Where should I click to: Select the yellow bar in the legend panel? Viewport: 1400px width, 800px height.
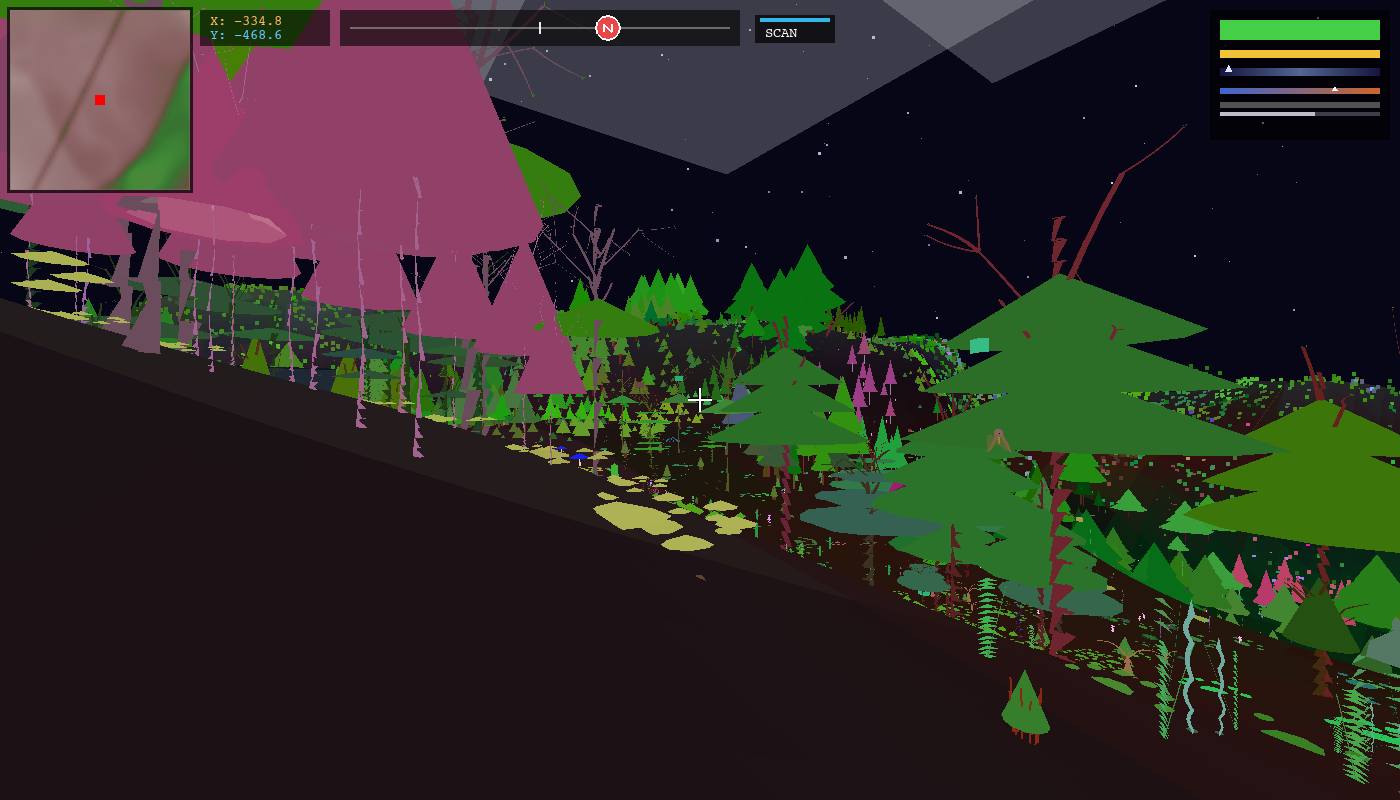click(x=1300, y=54)
